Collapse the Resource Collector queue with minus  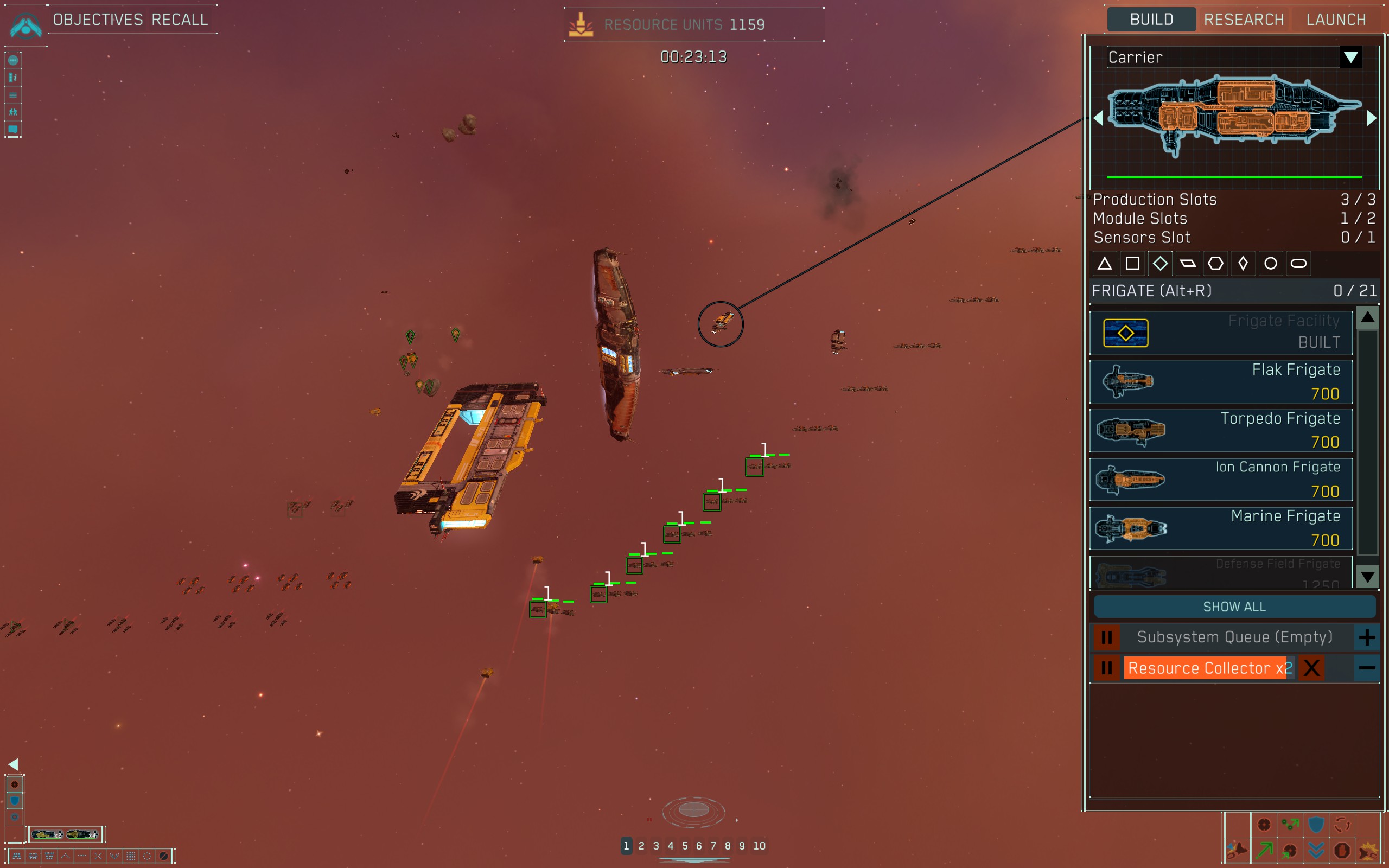1367,668
